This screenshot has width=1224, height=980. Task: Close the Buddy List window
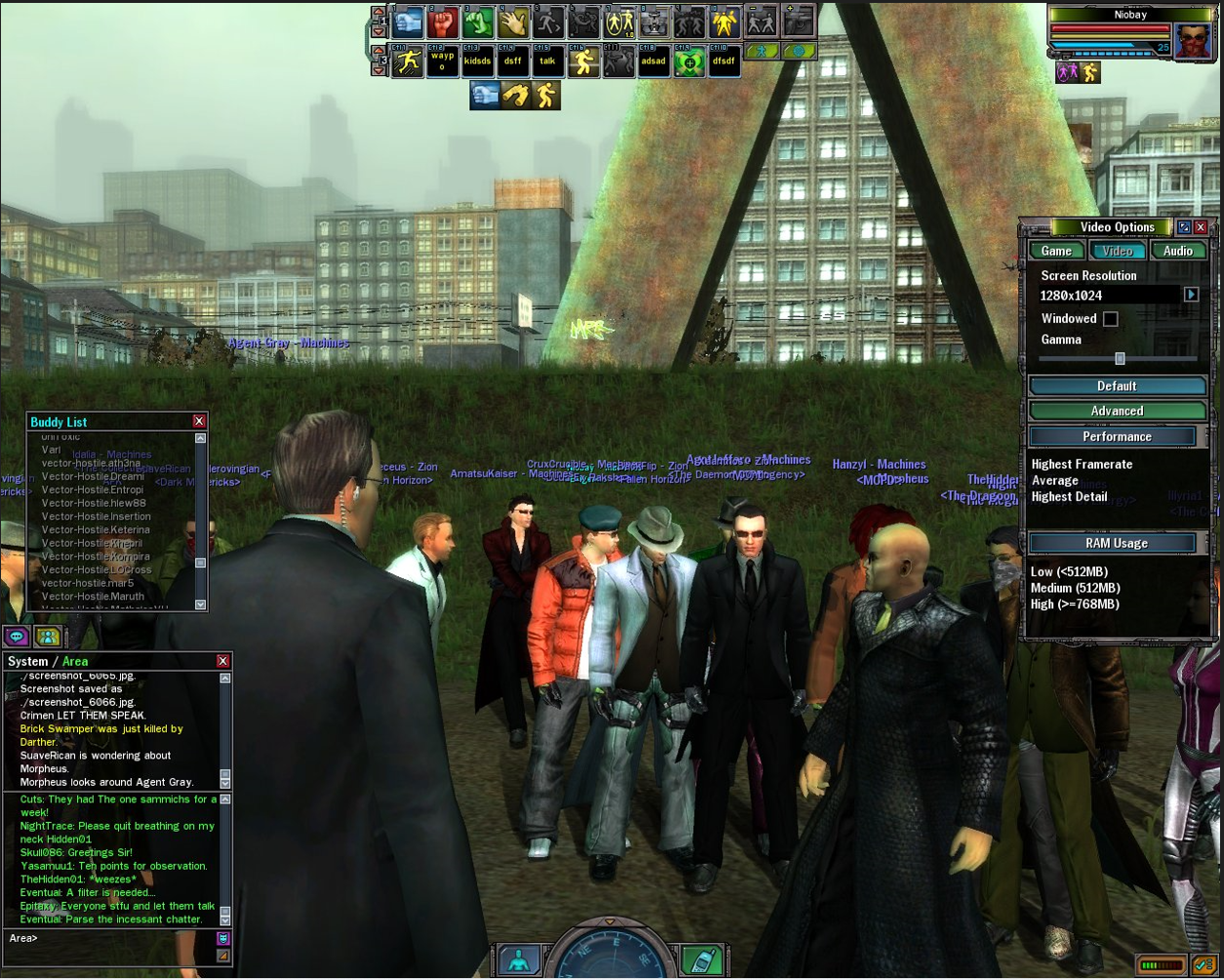pos(199,421)
